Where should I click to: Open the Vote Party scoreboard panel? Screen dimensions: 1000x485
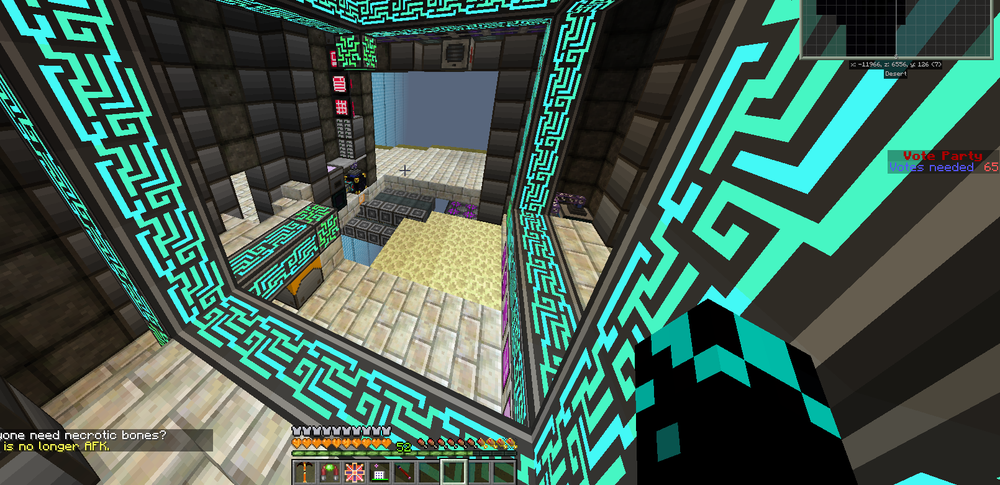pos(943,162)
